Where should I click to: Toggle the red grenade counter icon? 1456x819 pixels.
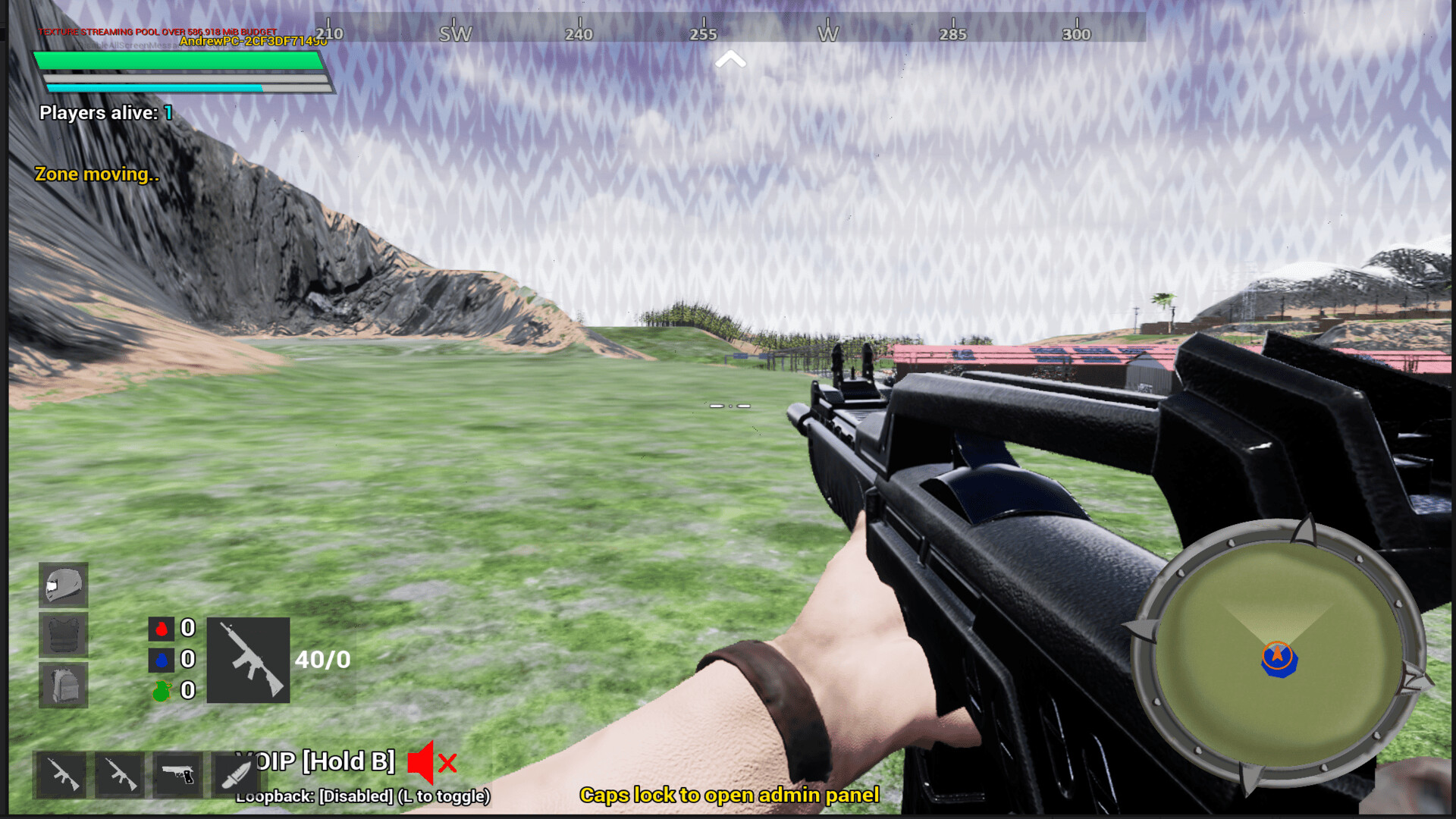(162, 629)
